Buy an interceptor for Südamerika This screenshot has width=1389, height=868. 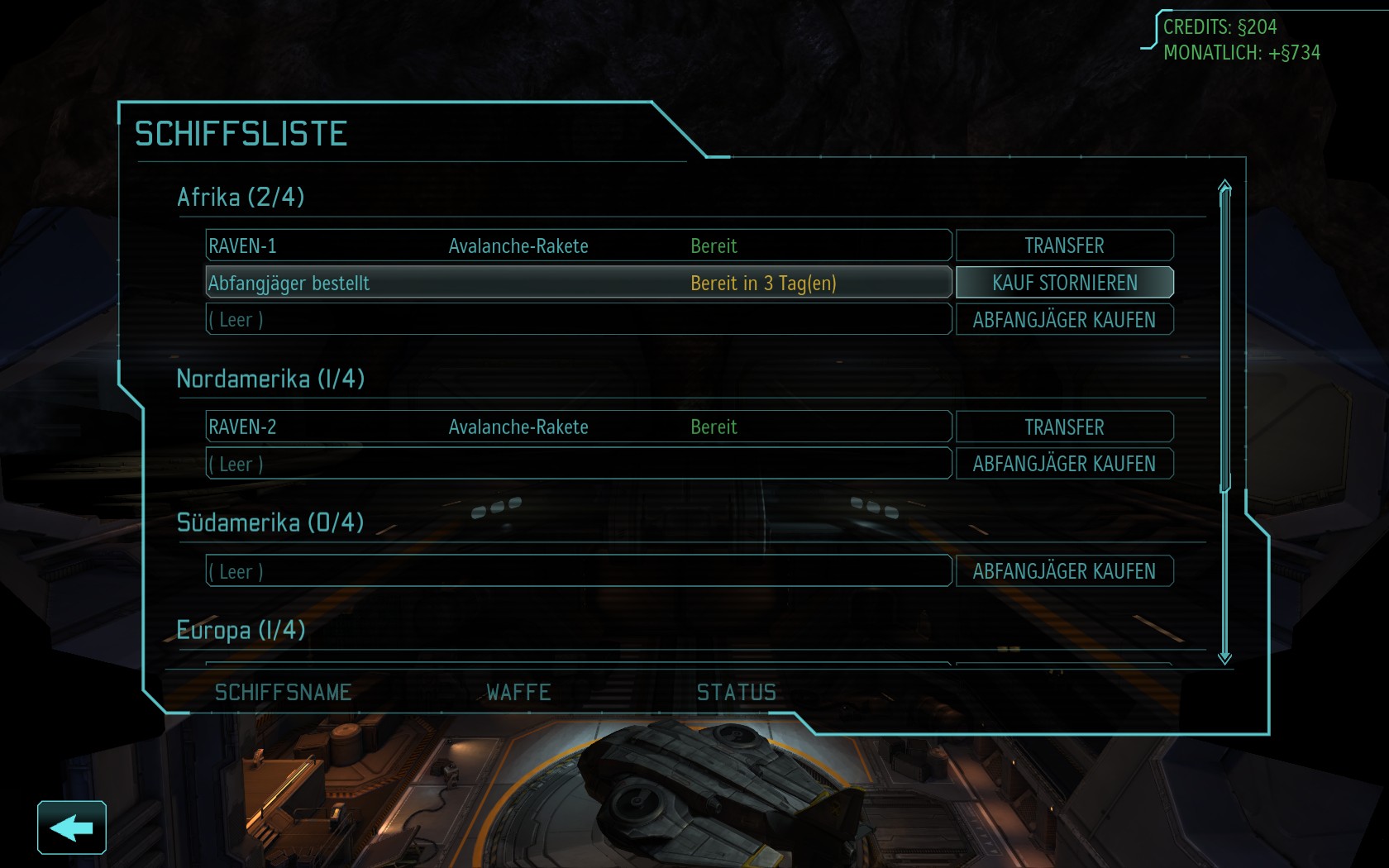coord(1064,571)
